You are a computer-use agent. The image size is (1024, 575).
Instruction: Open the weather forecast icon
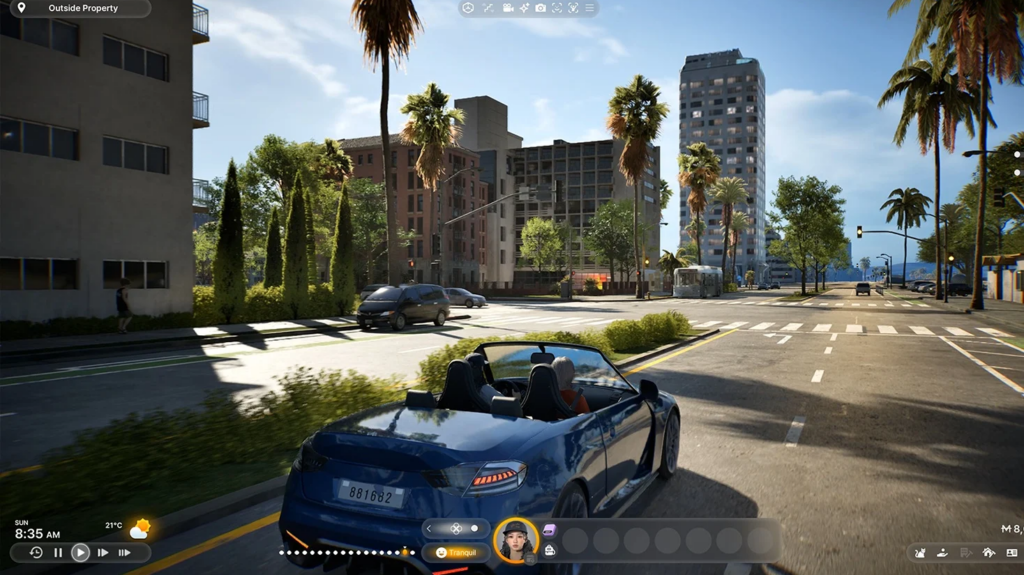[139, 528]
